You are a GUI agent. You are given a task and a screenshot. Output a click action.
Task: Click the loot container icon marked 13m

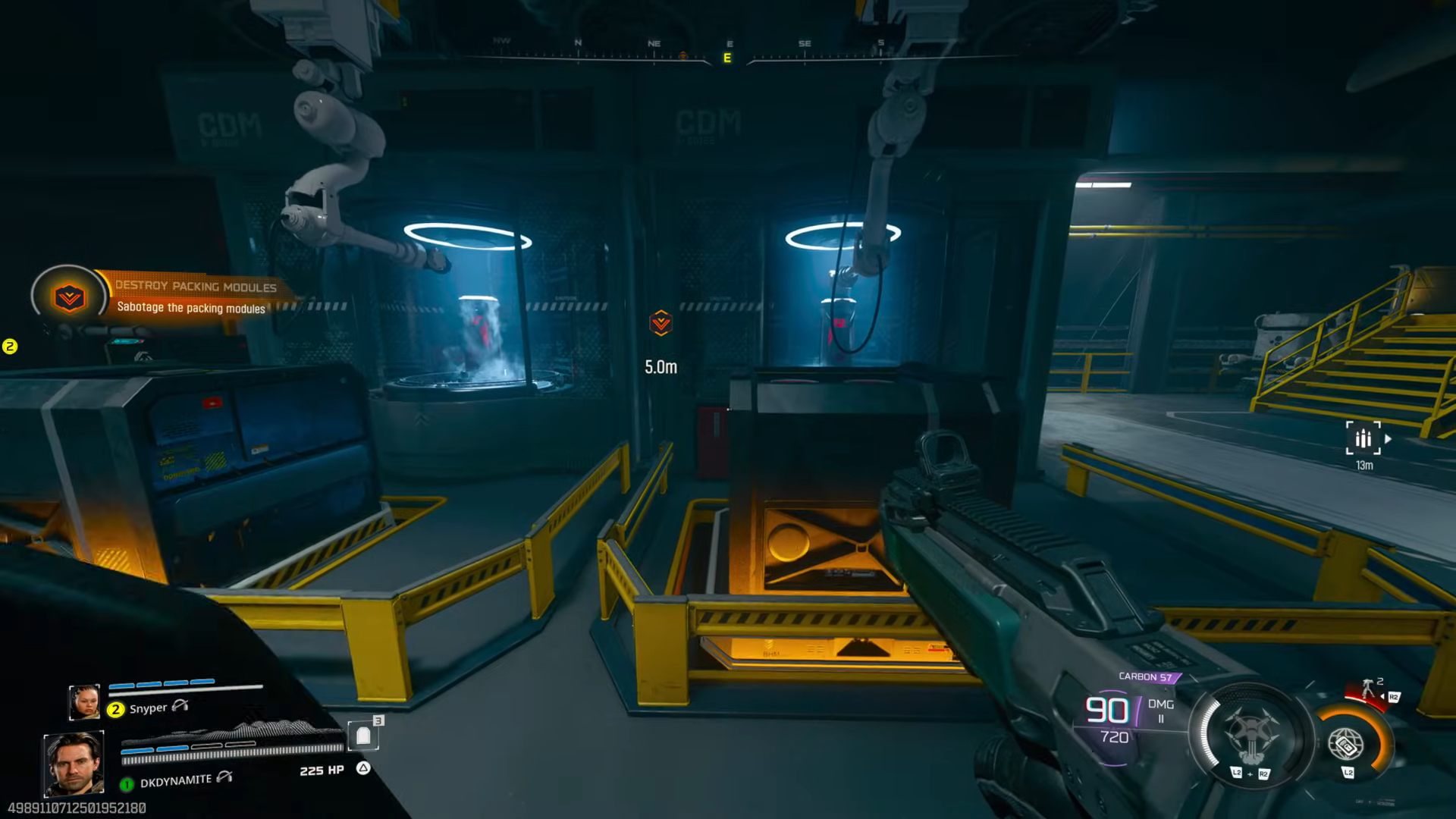tap(1363, 438)
